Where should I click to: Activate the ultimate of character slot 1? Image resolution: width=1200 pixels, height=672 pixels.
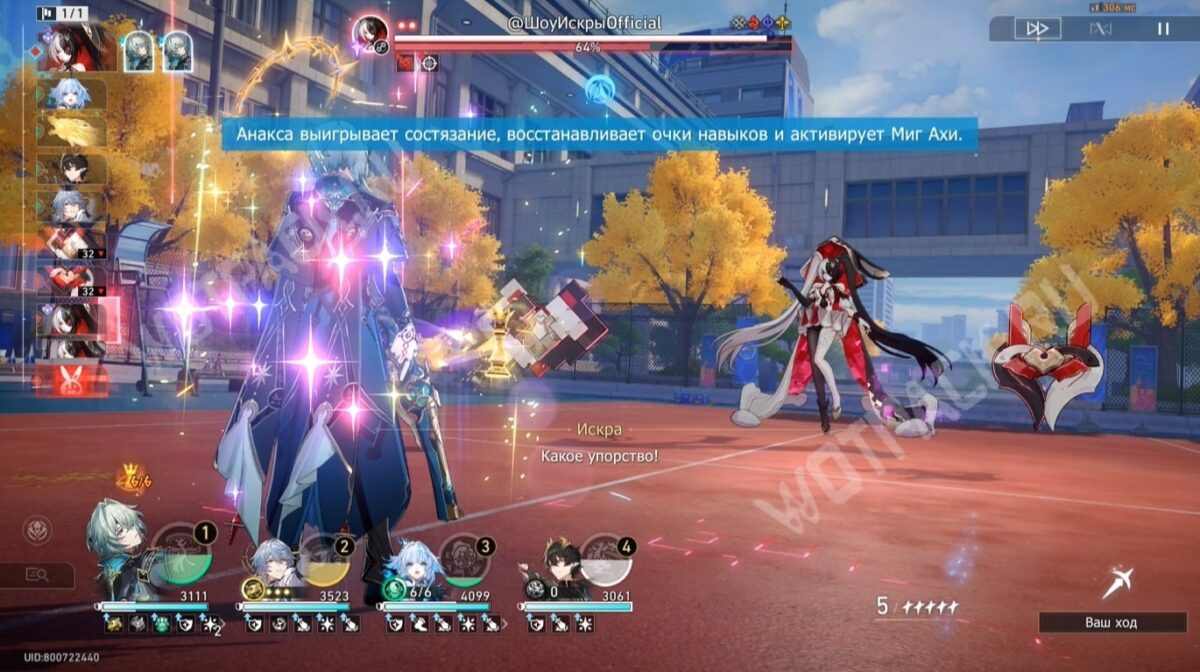pyautogui.click(x=183, y=556)
